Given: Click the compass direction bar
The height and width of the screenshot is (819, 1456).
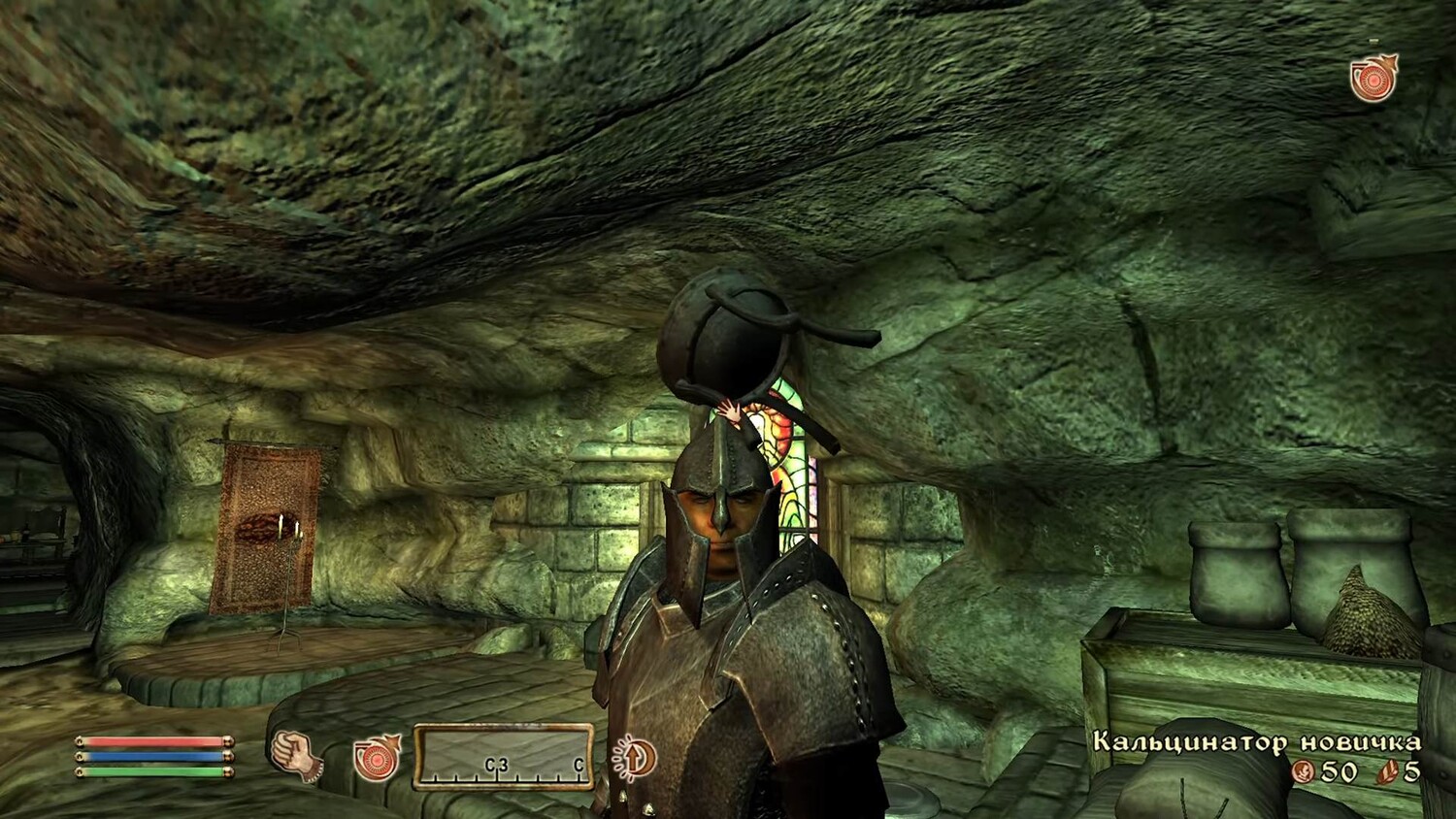Looking at the screenshot, I should pyautogui.click(x=504, y=756).
